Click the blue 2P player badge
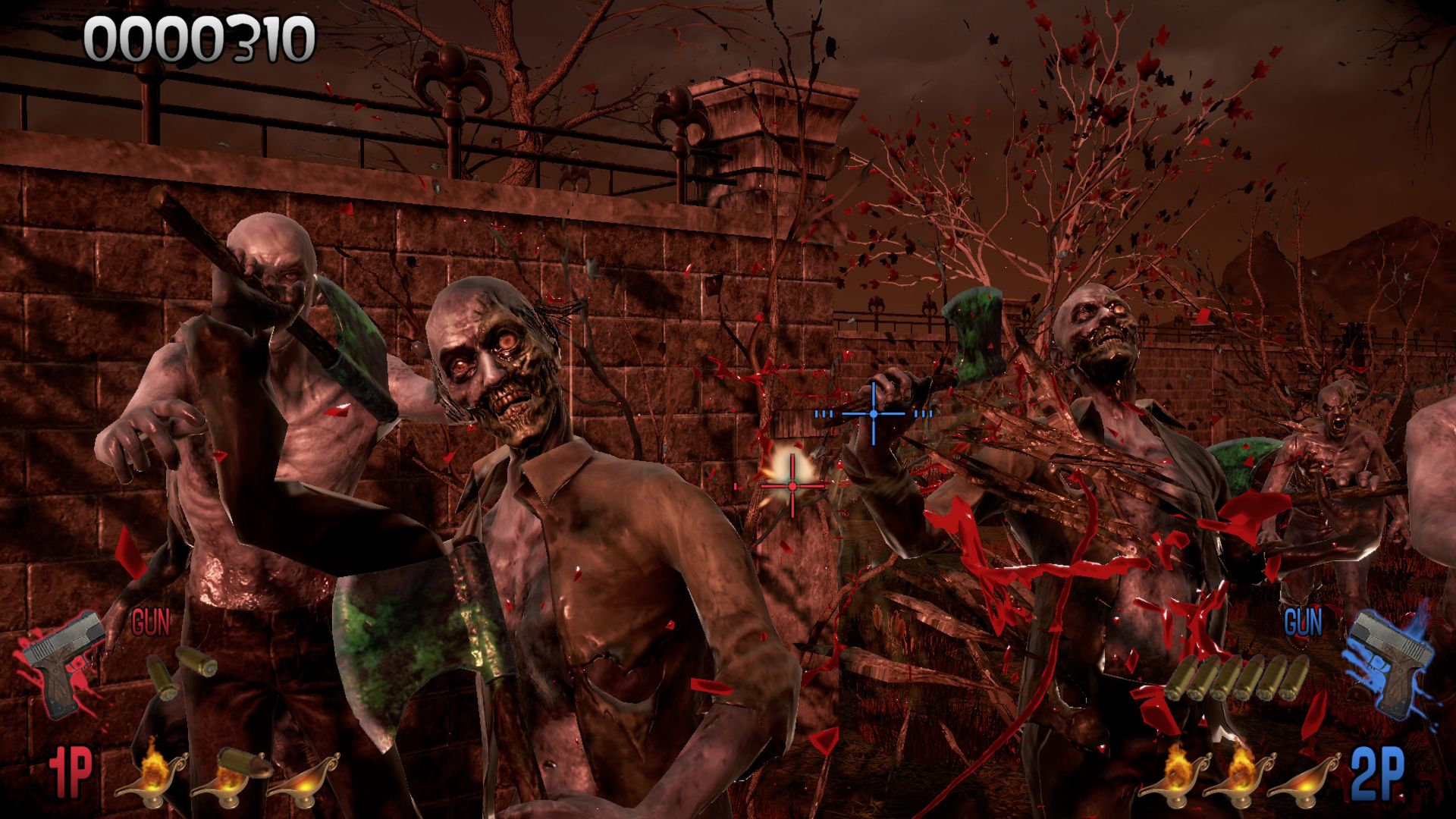 click(1378, 774)
